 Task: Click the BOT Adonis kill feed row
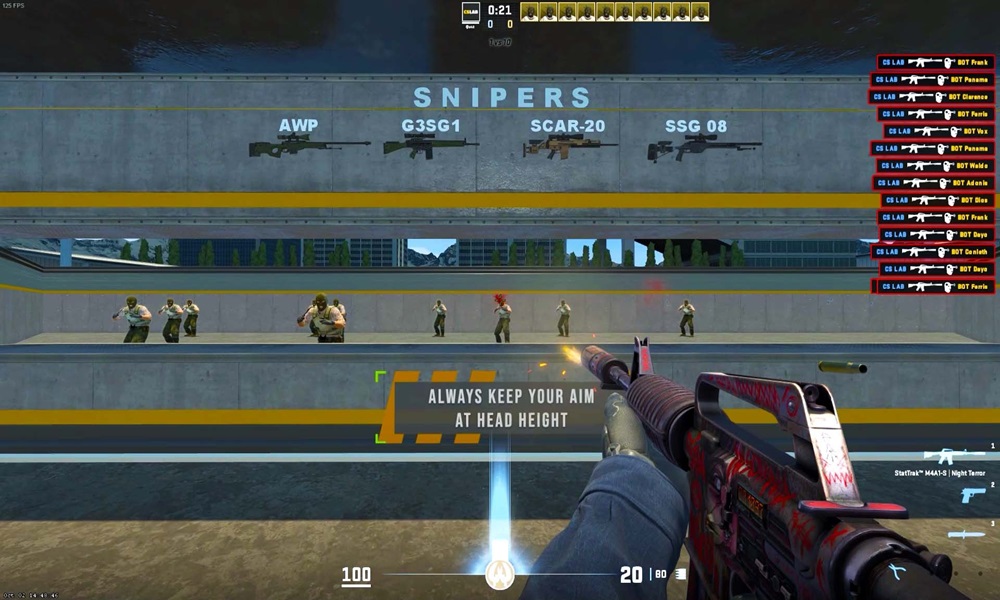tap(932, 183)
